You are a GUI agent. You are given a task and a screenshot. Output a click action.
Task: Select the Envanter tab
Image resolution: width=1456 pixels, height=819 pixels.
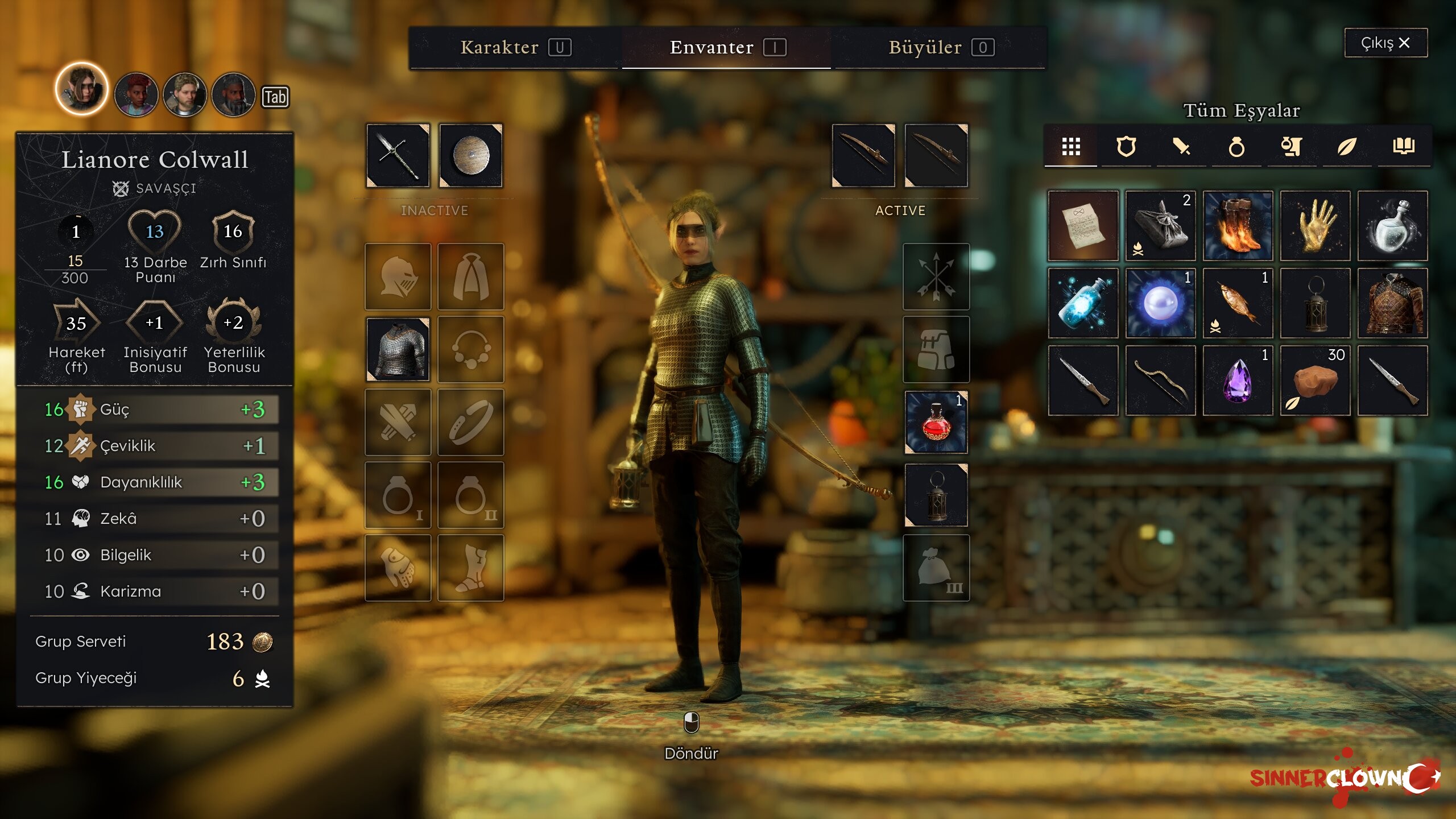point(726,47)
